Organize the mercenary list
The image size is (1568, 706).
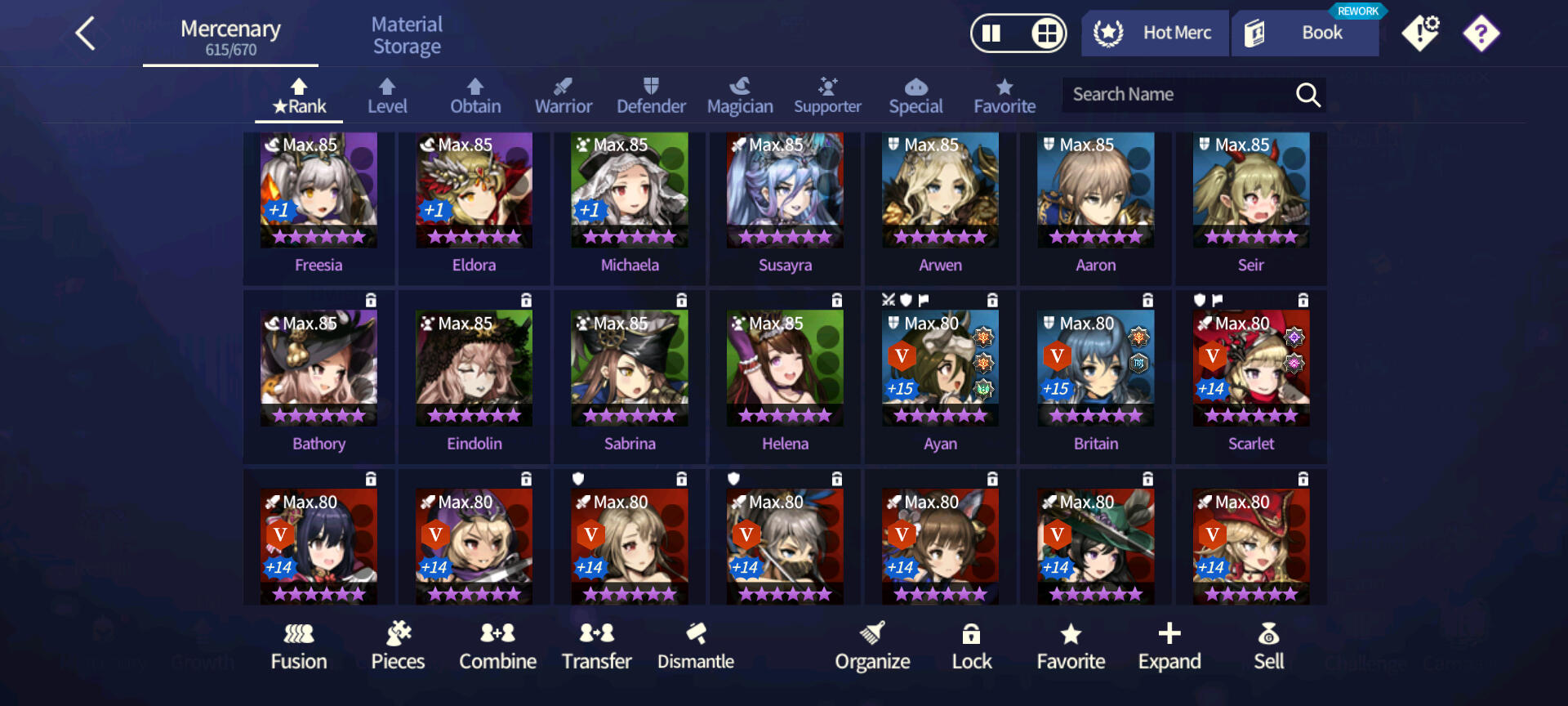point(872,646)
